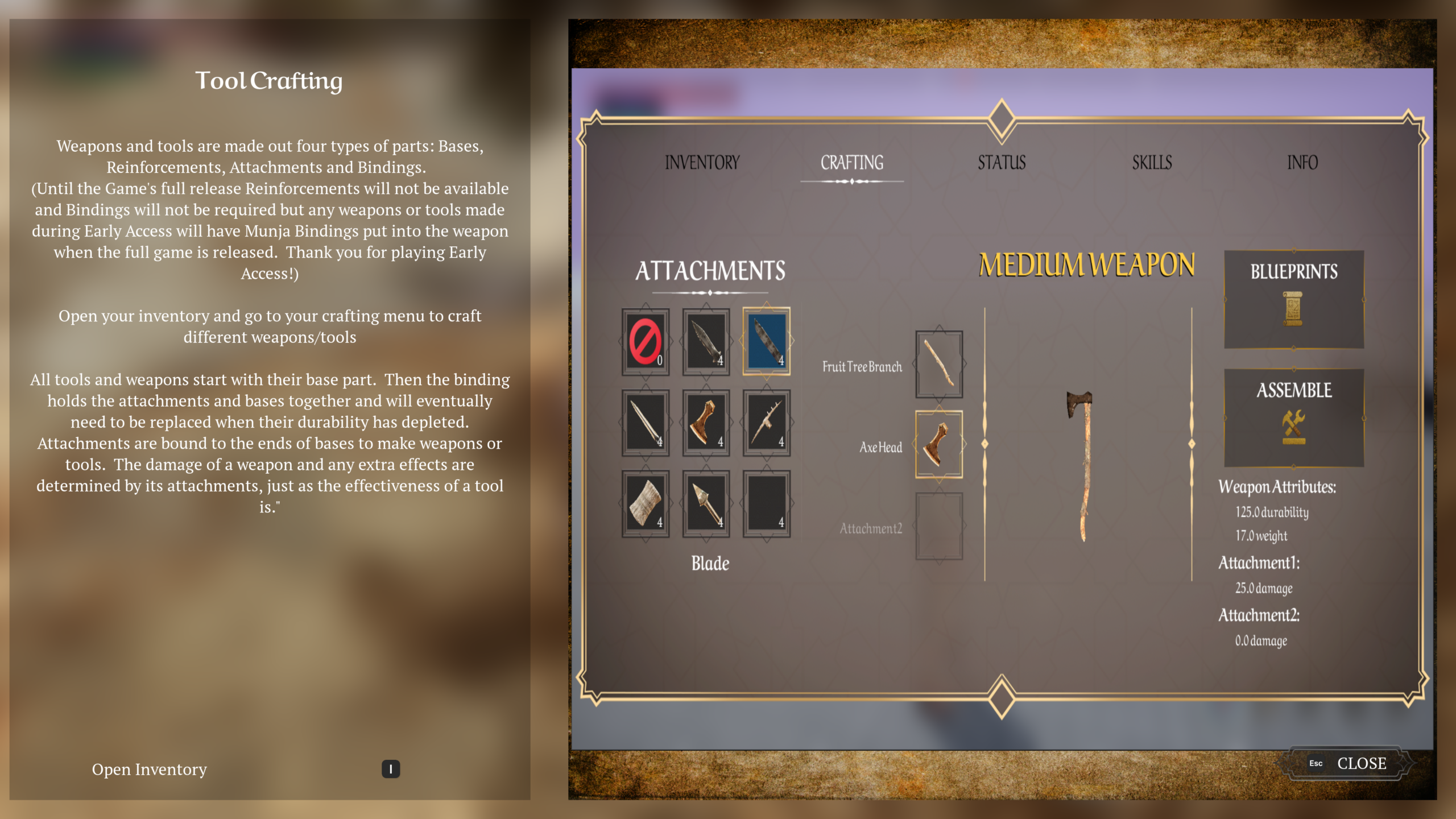Click the Assemble button

pyautogui.click(x=1293, y=418)
